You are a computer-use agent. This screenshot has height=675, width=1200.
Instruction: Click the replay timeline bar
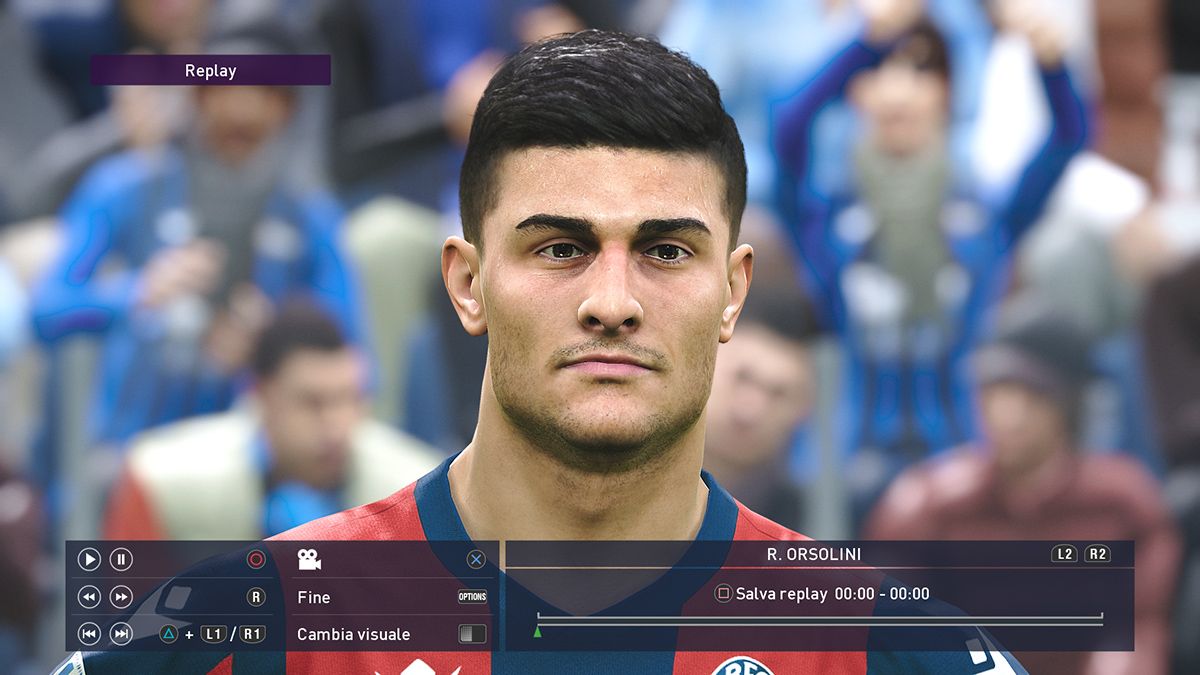(820, 619)
